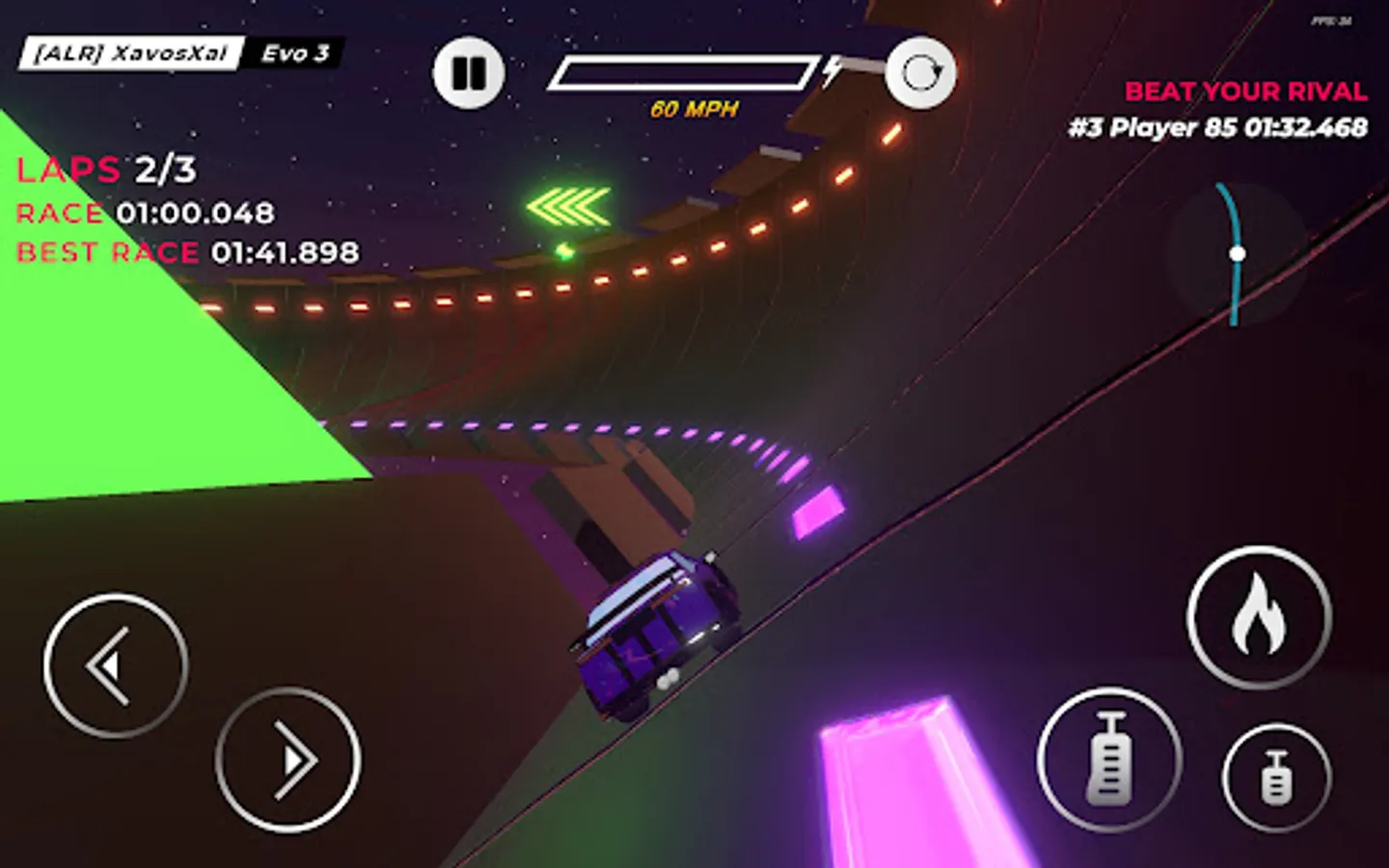Image resolution: width=1389 pixels, height=868 pixels.
Task: Hit the large accelerator pedal button
Action: [1109, 760]
